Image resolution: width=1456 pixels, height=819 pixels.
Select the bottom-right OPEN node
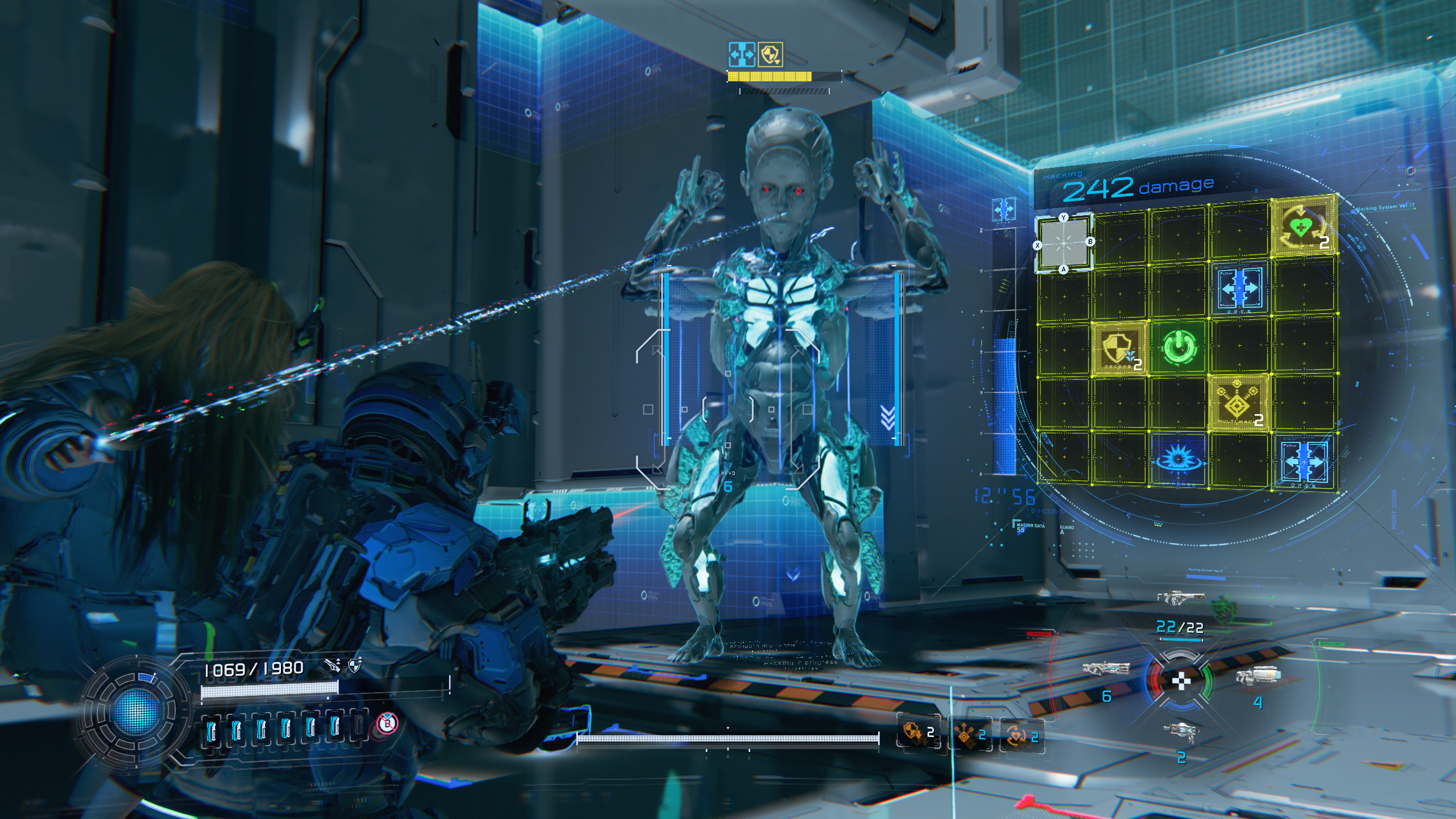coord(1302,461)
